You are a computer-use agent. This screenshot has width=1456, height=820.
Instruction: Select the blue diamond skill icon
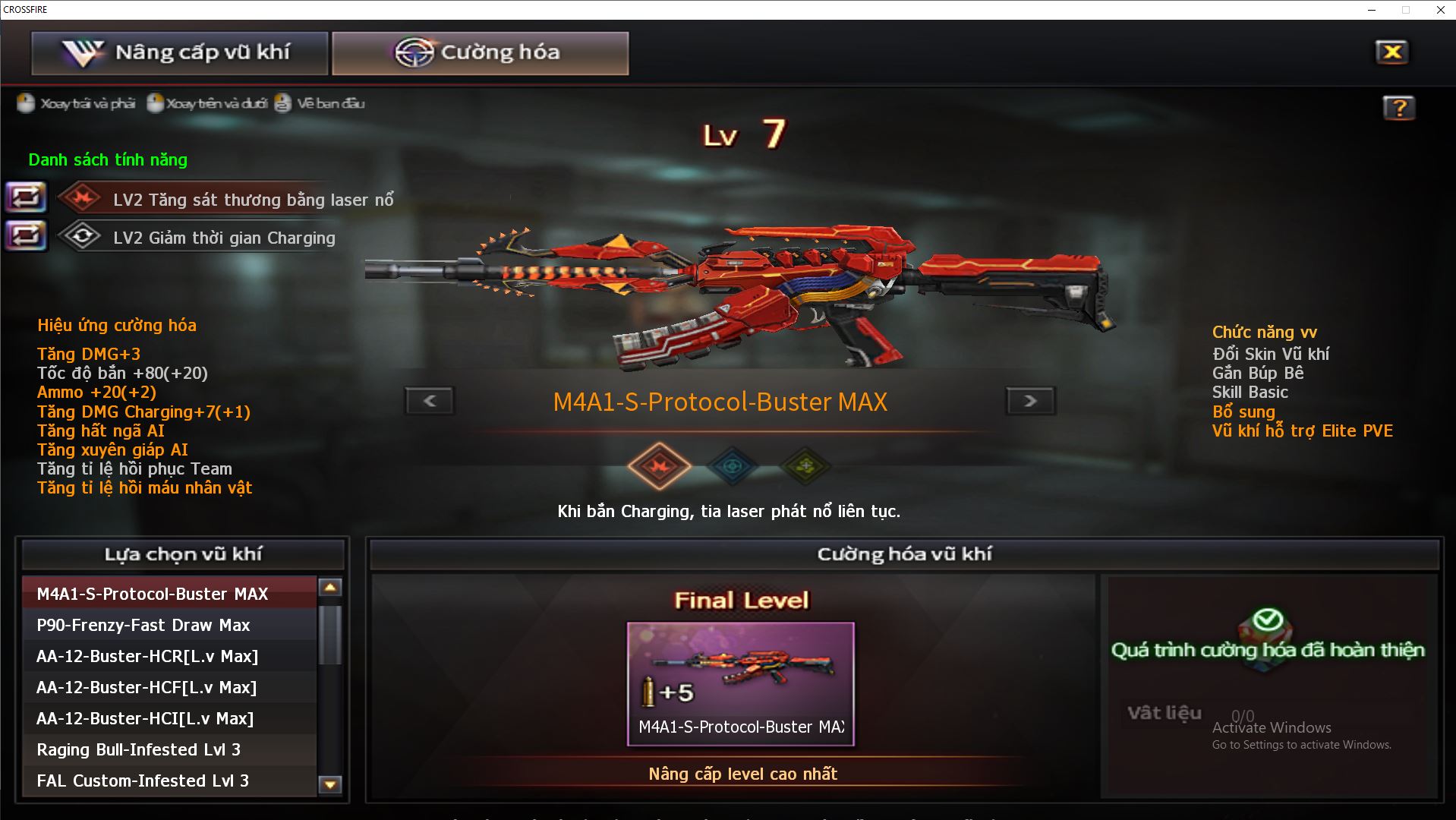click(733, 466)
